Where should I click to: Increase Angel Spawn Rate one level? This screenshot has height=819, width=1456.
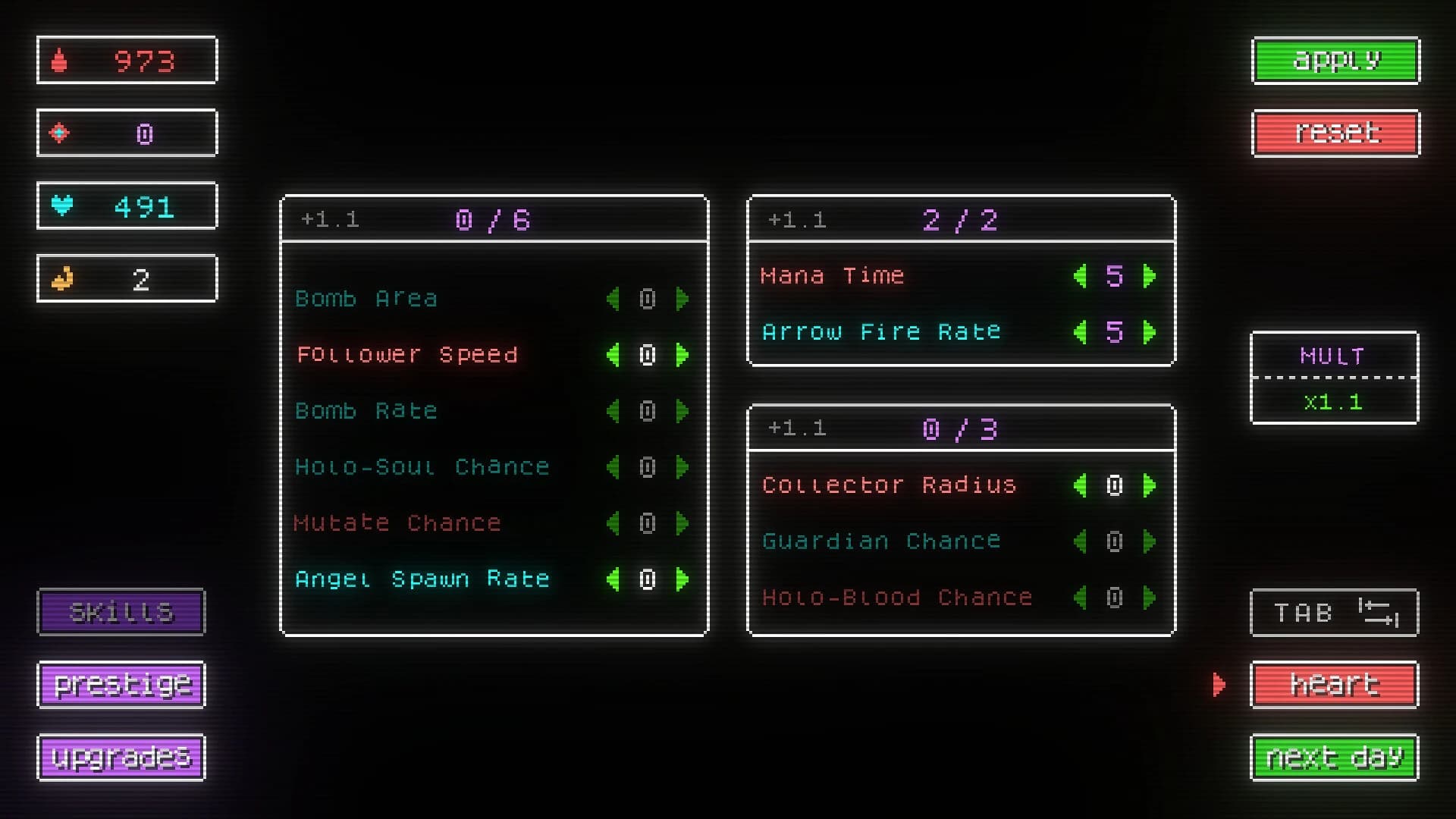coord(682,579)
